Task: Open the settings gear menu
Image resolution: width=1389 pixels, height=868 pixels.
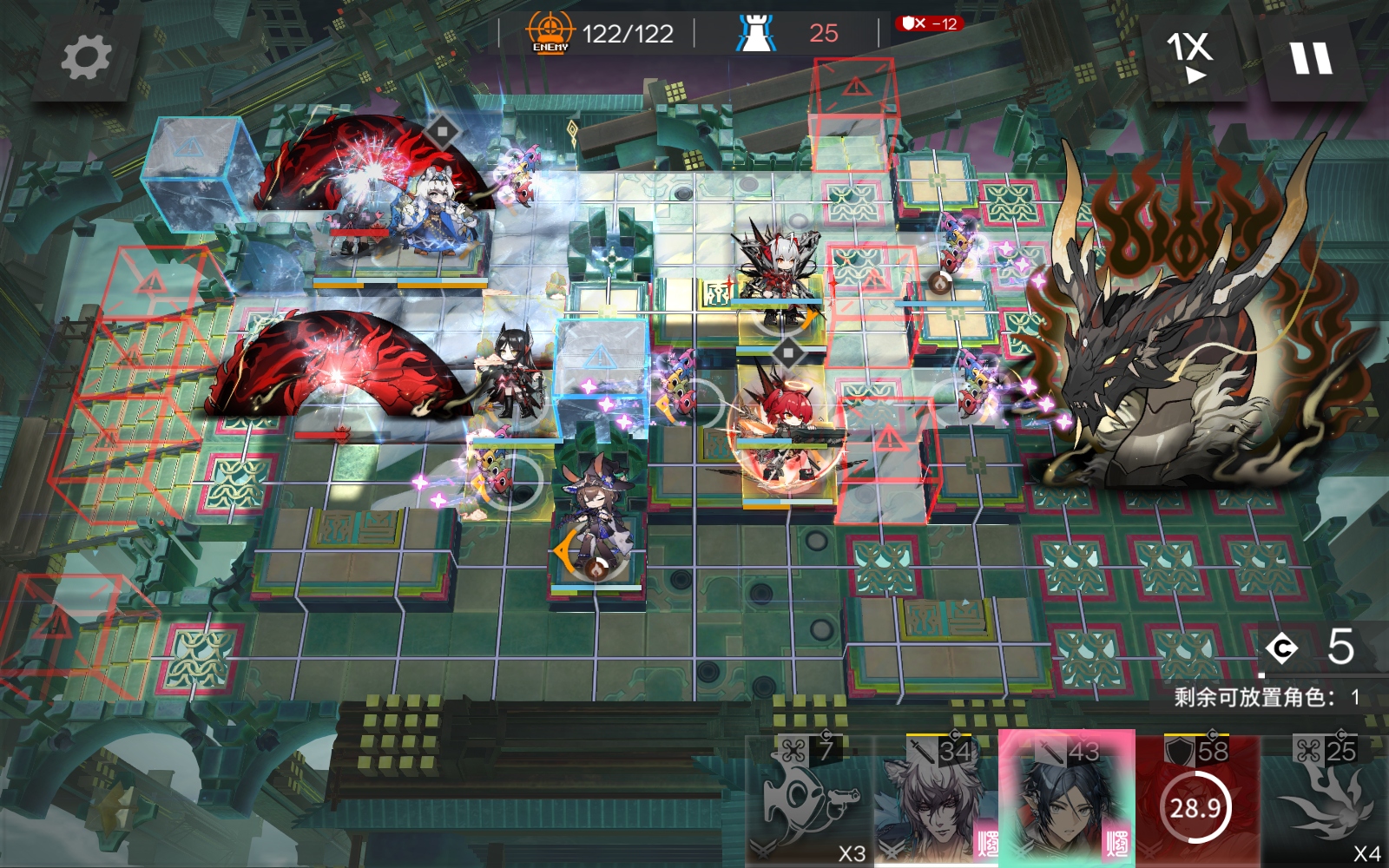Action: point(86,58)
